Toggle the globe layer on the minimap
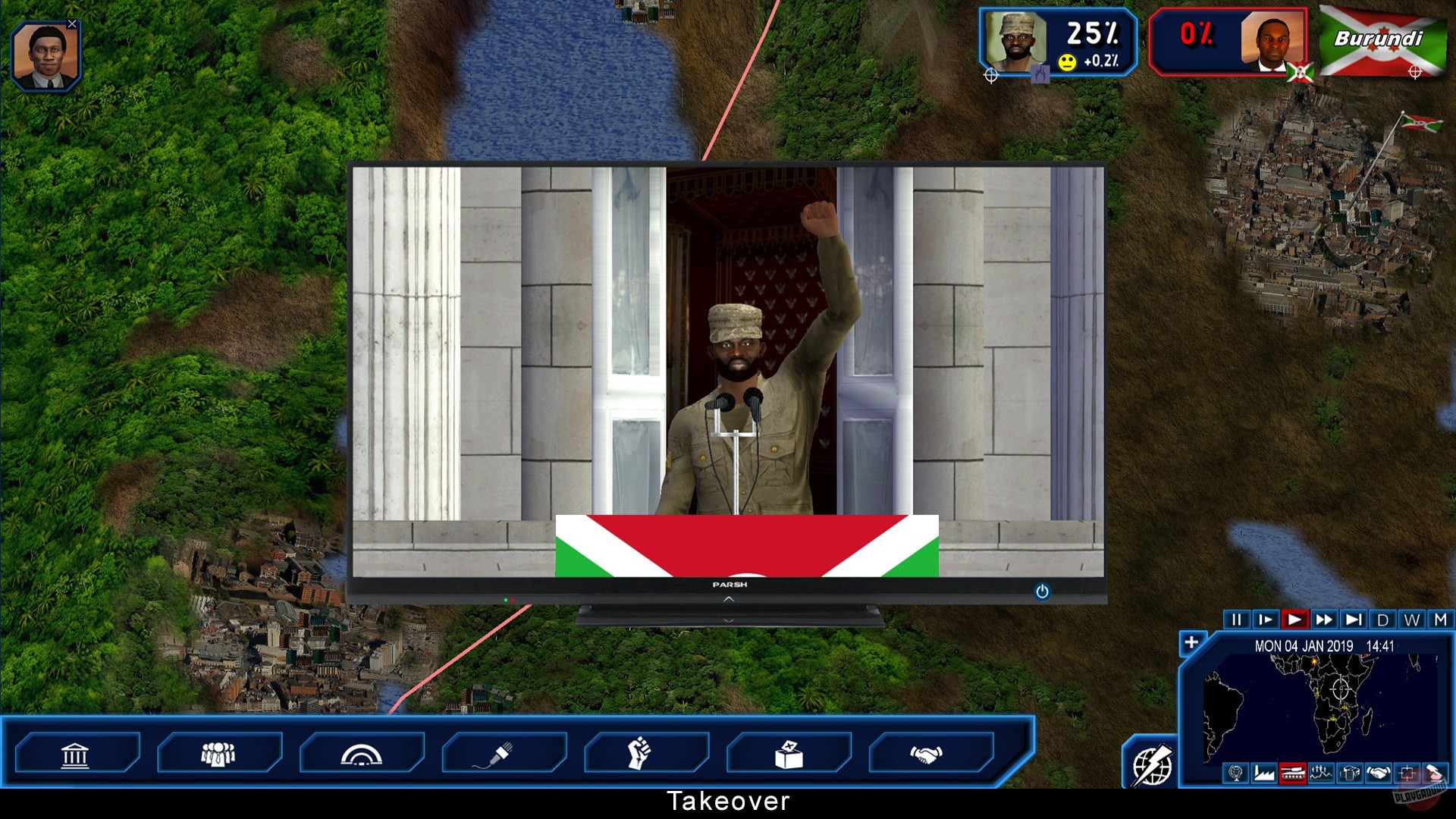1456x819 pixels. tap(1235, 773)
